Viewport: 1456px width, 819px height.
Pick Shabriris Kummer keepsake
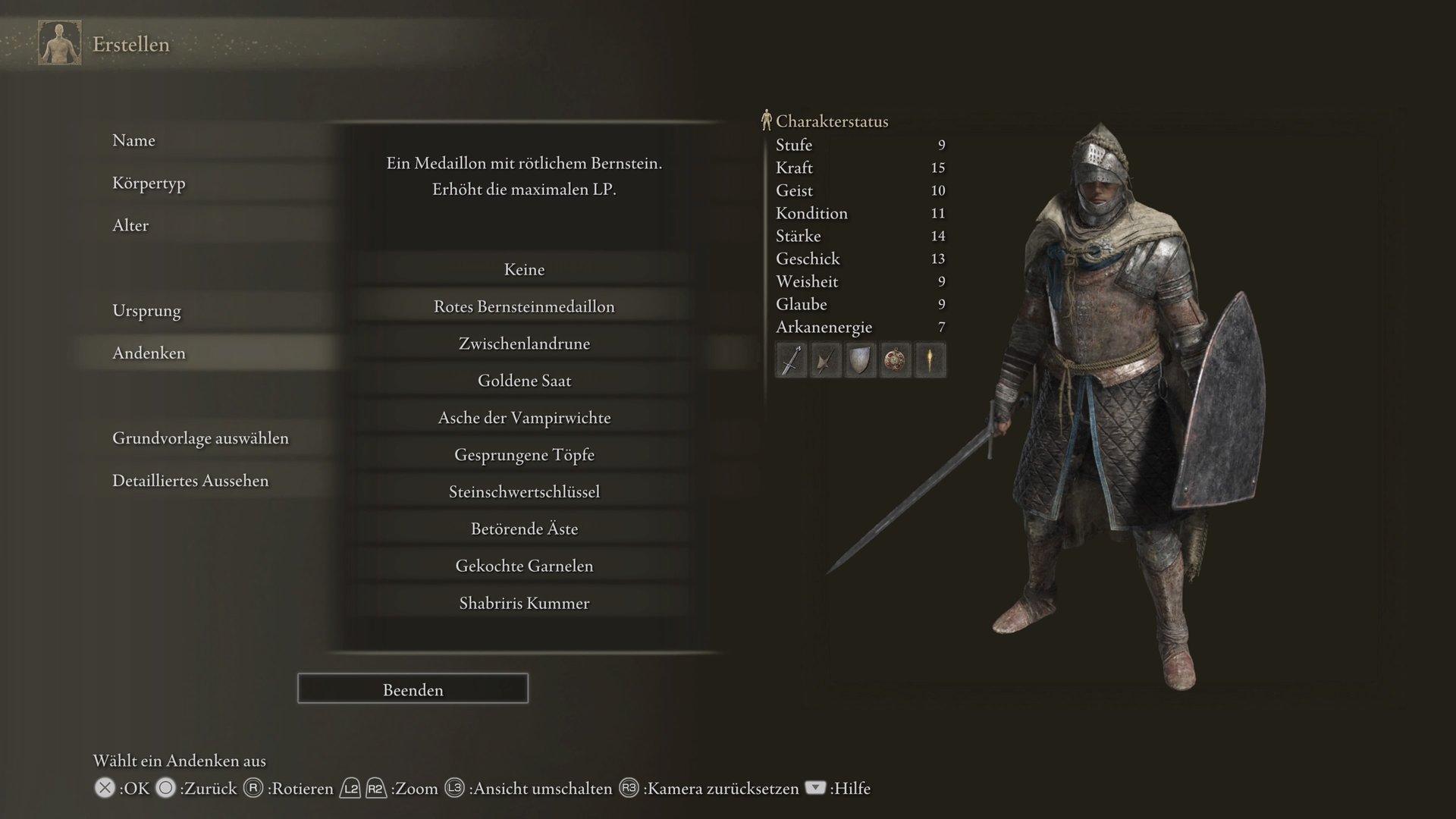coord(524,604)
